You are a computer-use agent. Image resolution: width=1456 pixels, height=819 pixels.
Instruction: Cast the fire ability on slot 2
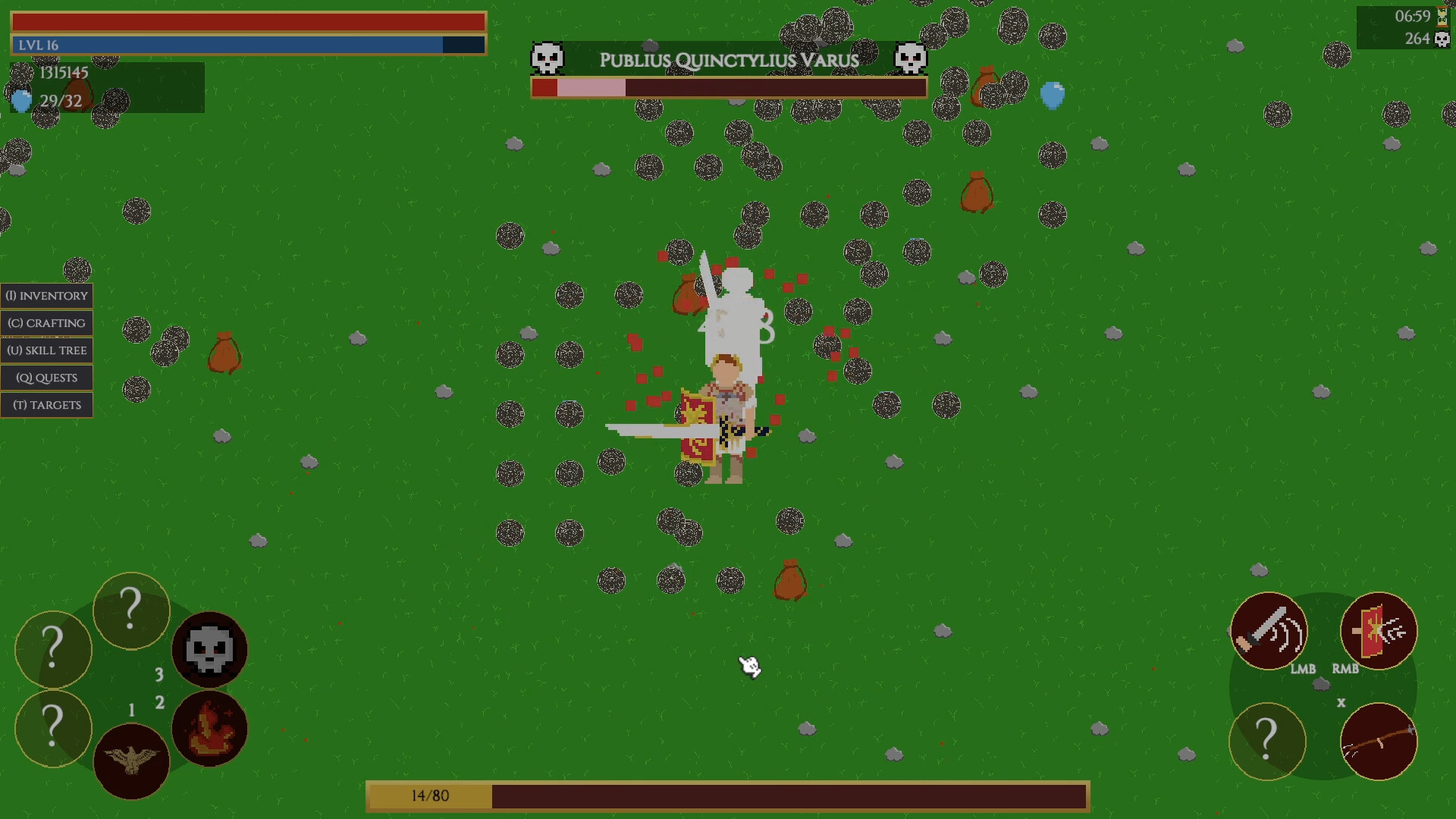(x=210, y=728)
